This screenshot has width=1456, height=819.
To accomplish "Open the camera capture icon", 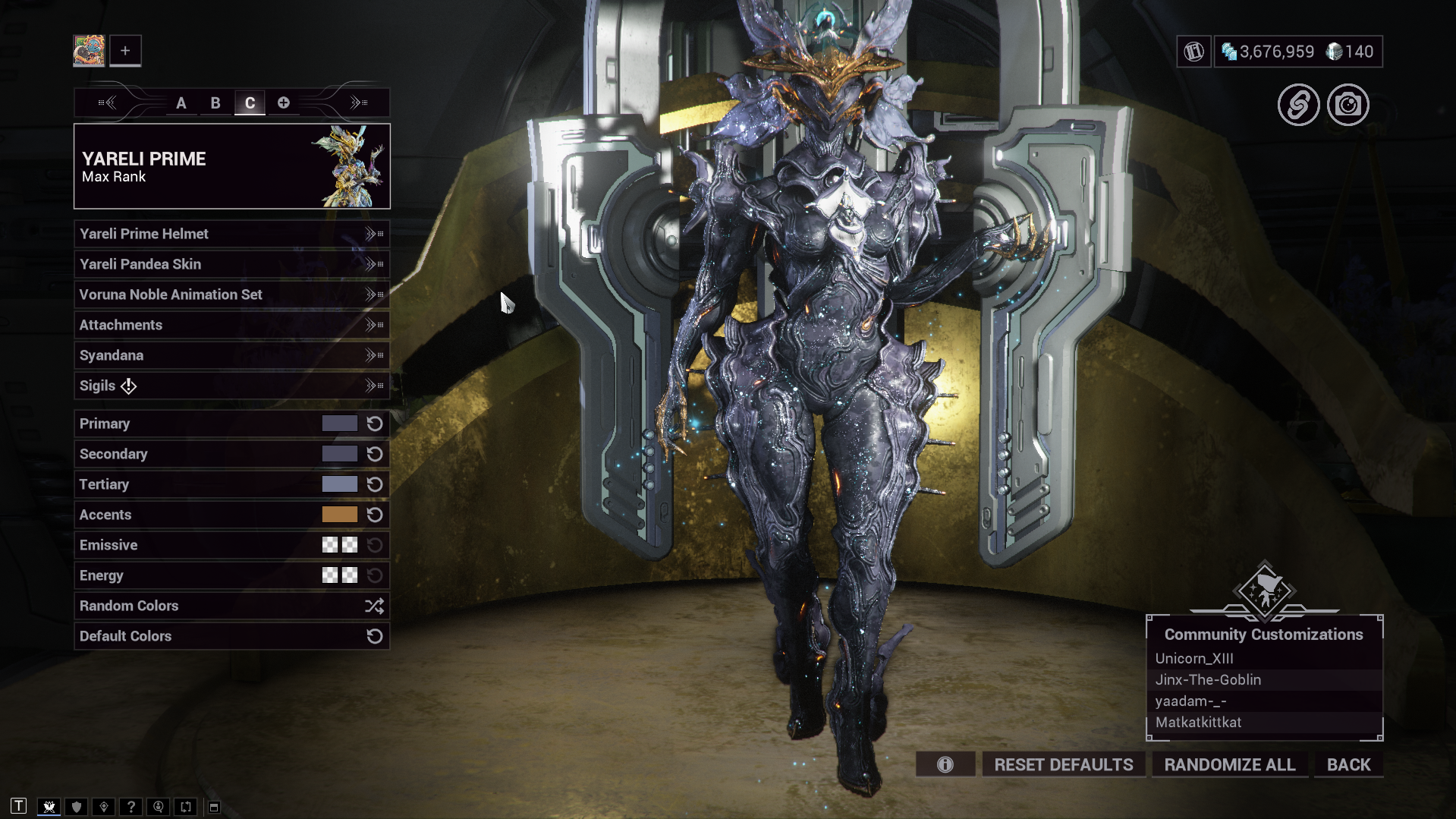I will click(1348, 105).
